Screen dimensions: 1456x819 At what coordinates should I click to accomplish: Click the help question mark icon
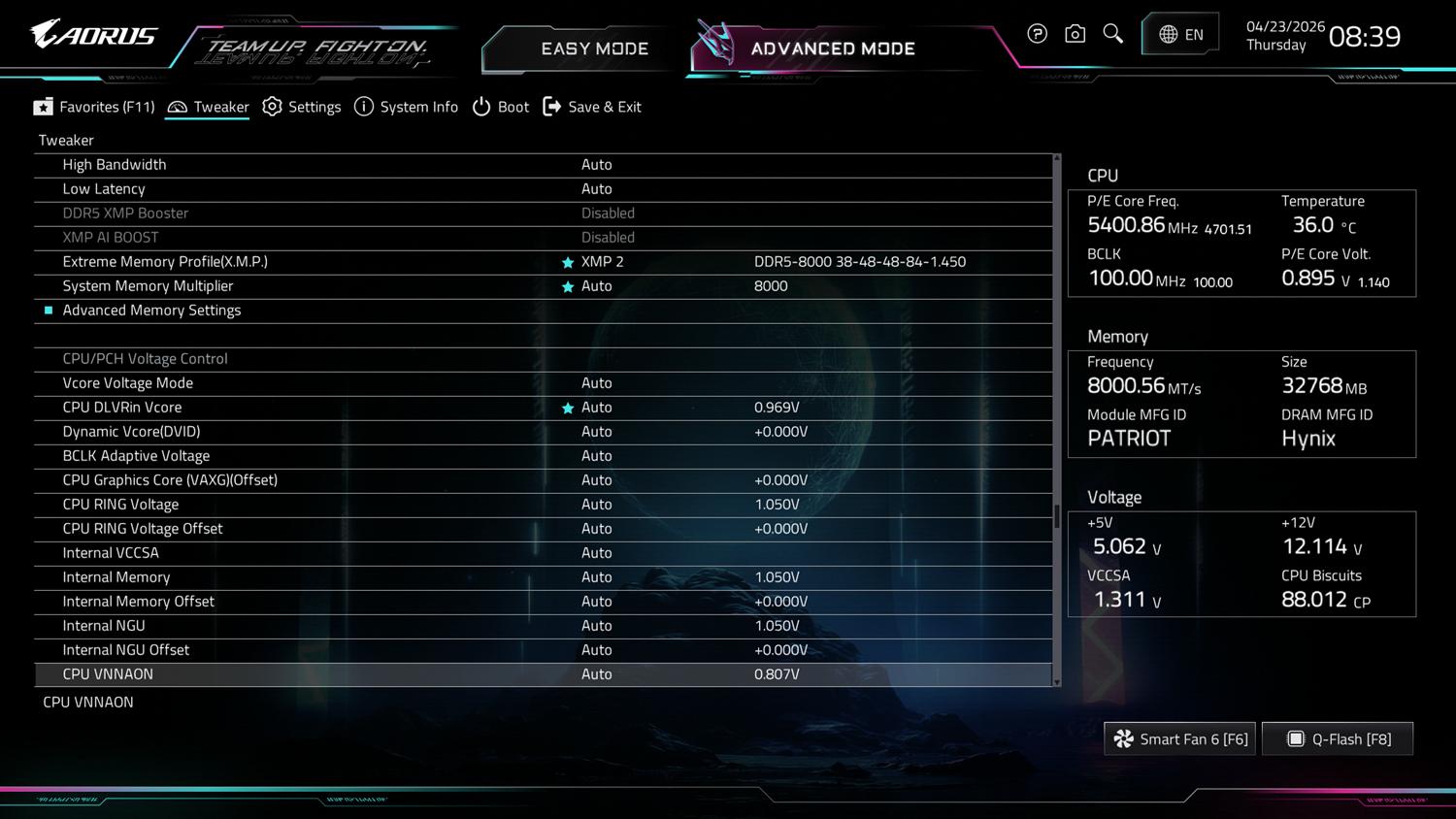pyautogui.click(x=1037, y=35)
